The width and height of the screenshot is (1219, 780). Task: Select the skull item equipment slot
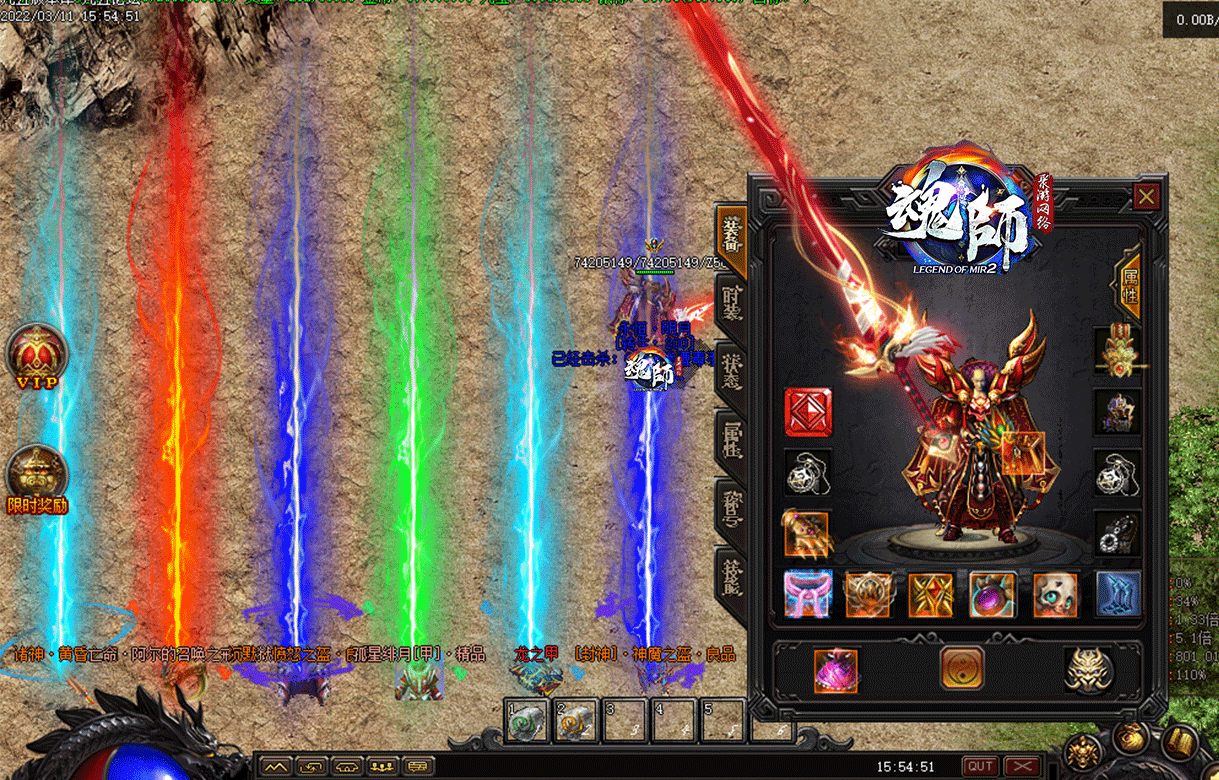pyautogui.click(x=1055, y=594)
